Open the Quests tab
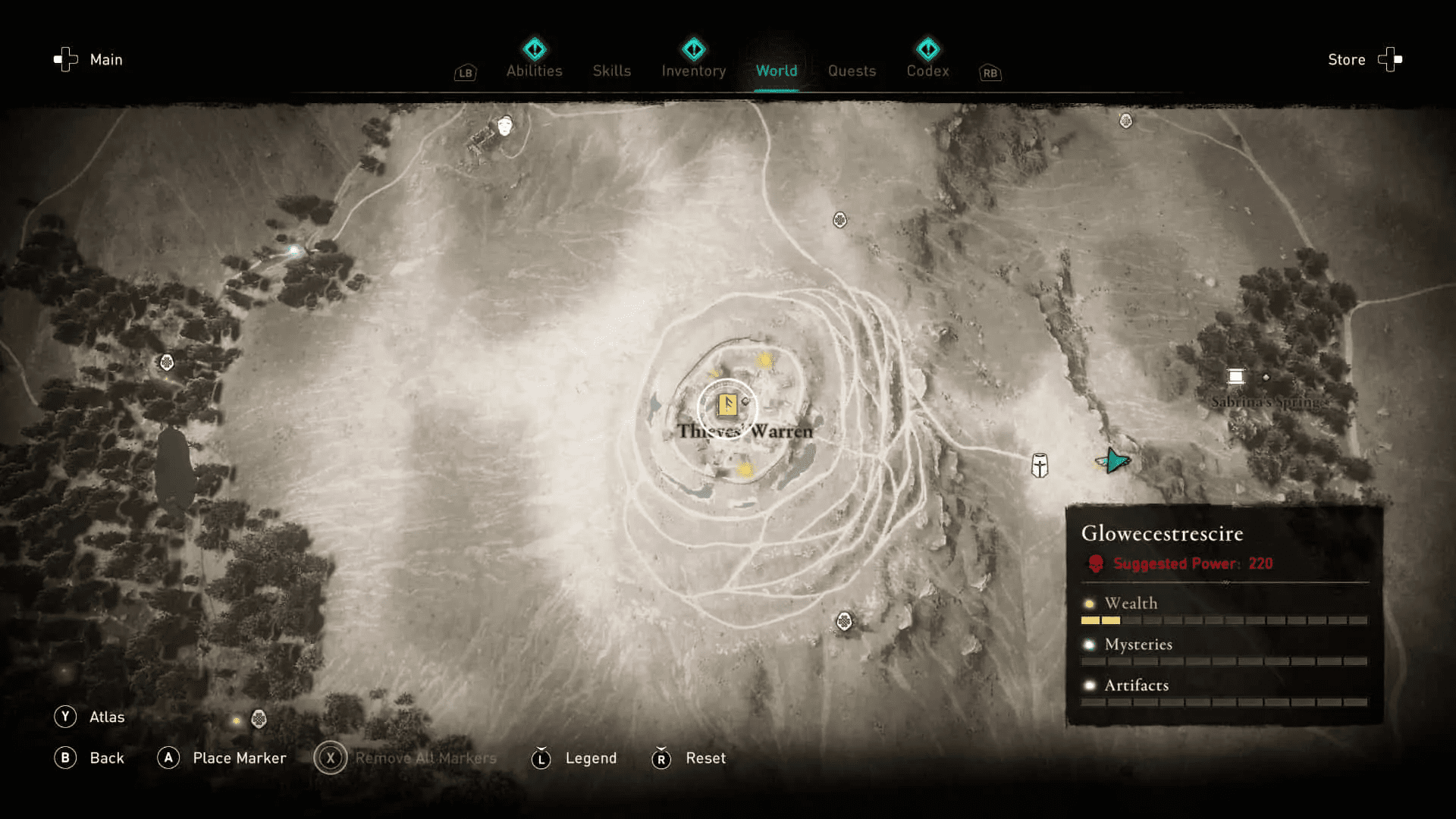The image size is (1456, 819). tap(852, 71)
